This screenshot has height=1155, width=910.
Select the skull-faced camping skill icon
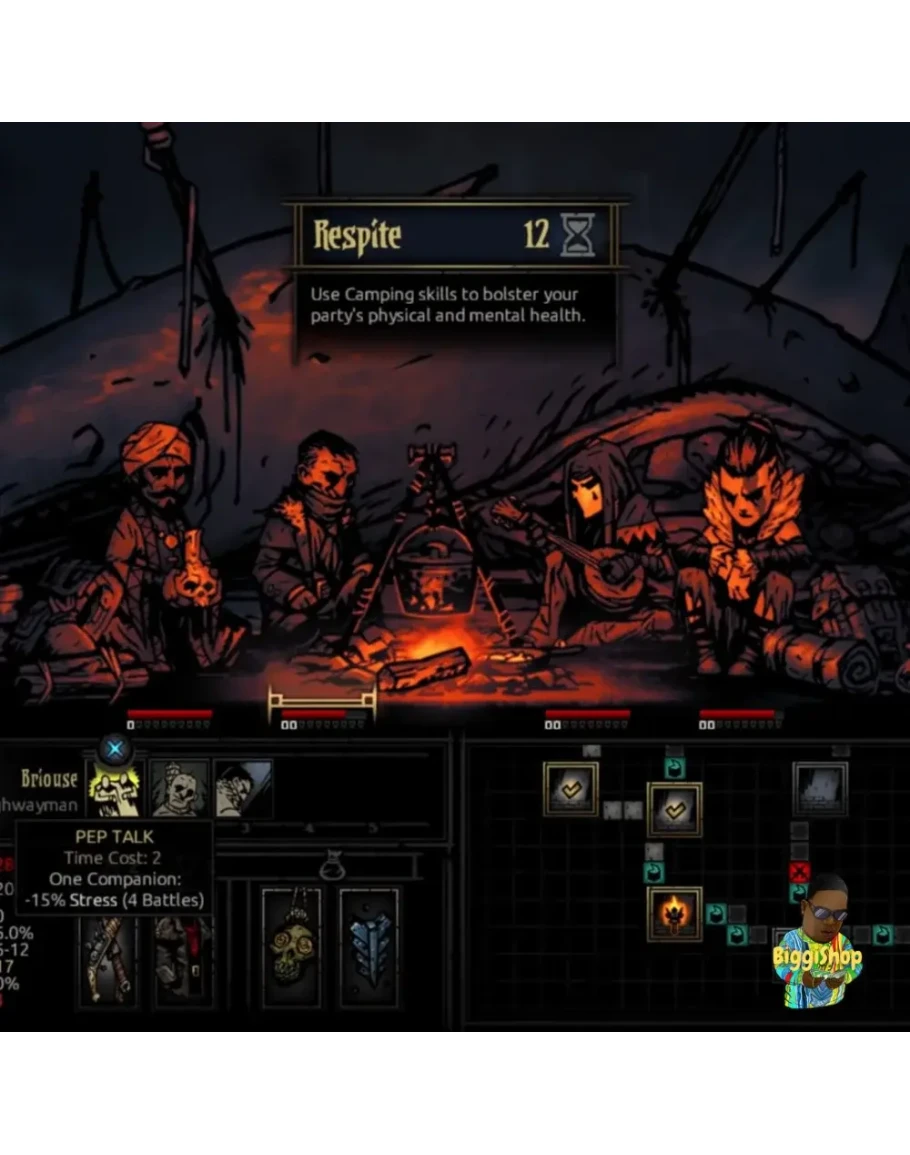[x=180, y=789]
